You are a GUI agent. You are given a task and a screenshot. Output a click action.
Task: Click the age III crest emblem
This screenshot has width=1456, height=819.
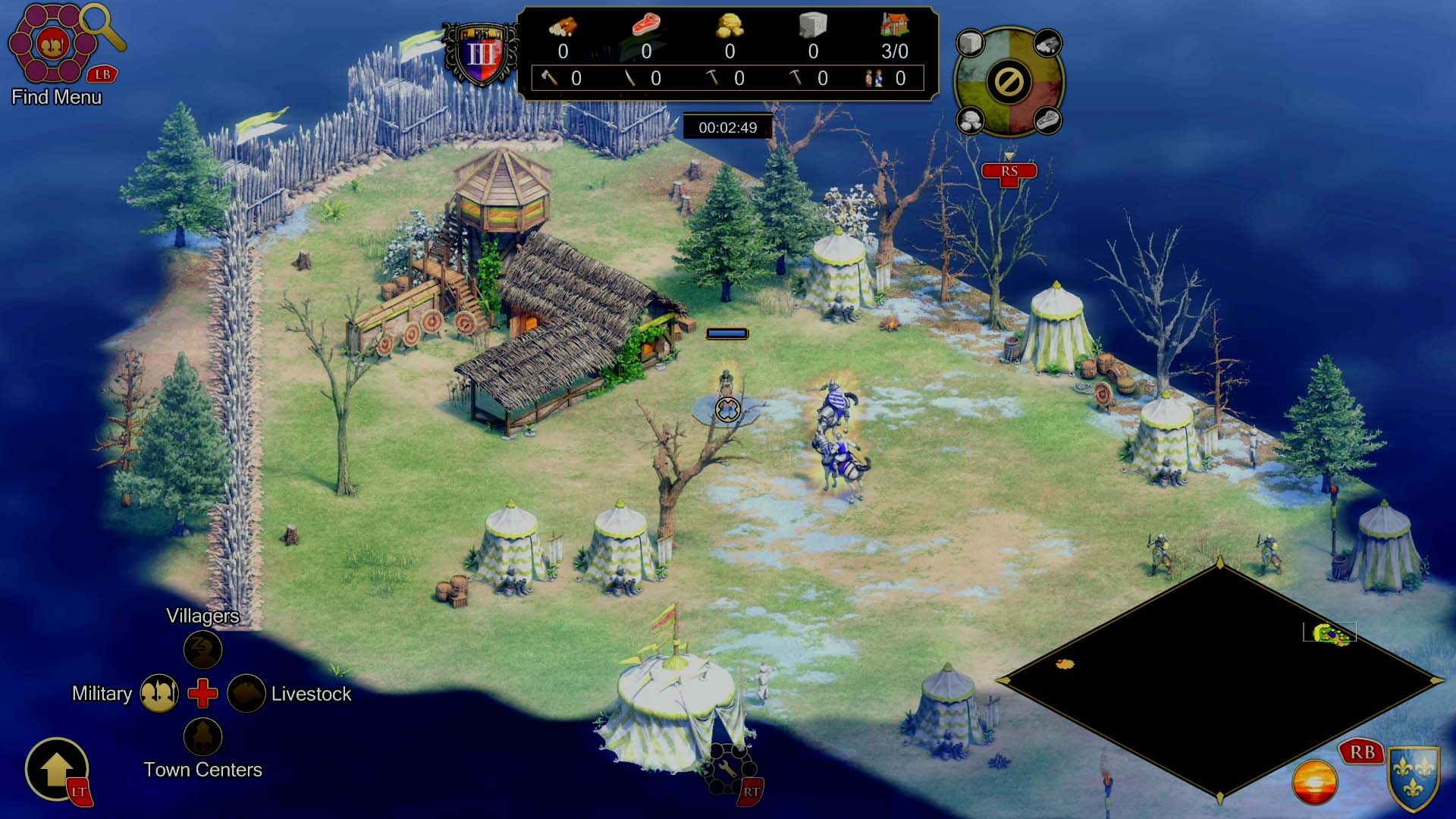pyautogui.click(x=481, y=55)
